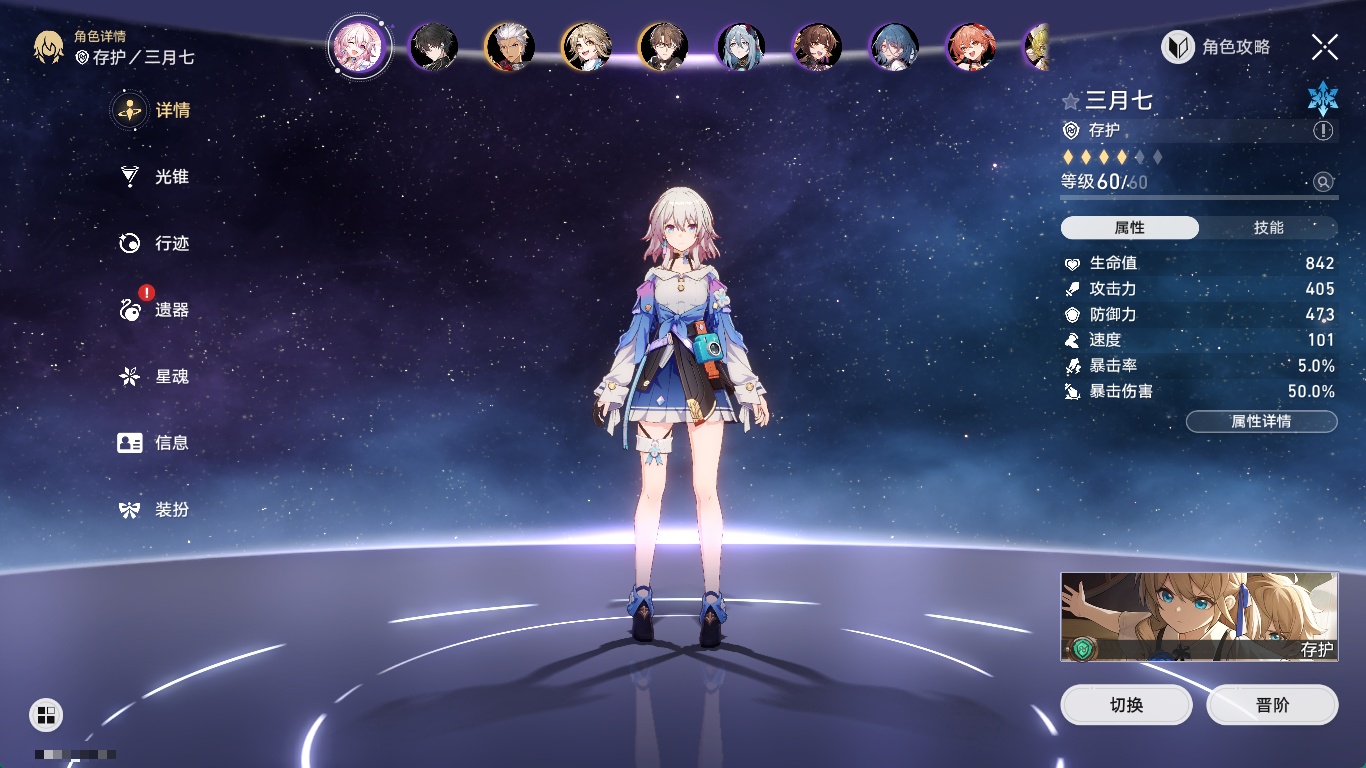
Task: Click the 切换 switch button
Action: (1126, 705)
